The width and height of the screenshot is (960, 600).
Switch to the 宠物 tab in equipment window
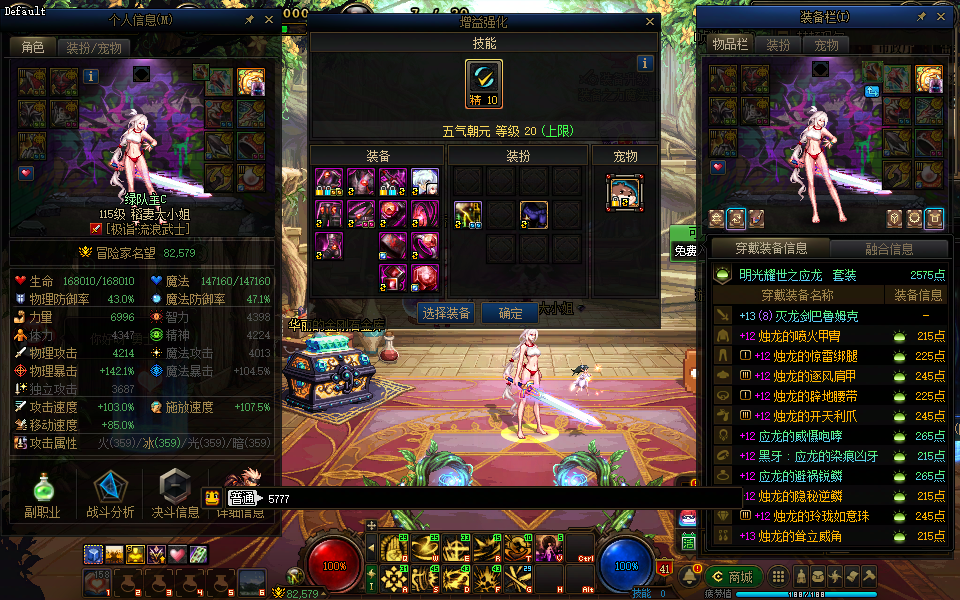click(x=826, y=45)
